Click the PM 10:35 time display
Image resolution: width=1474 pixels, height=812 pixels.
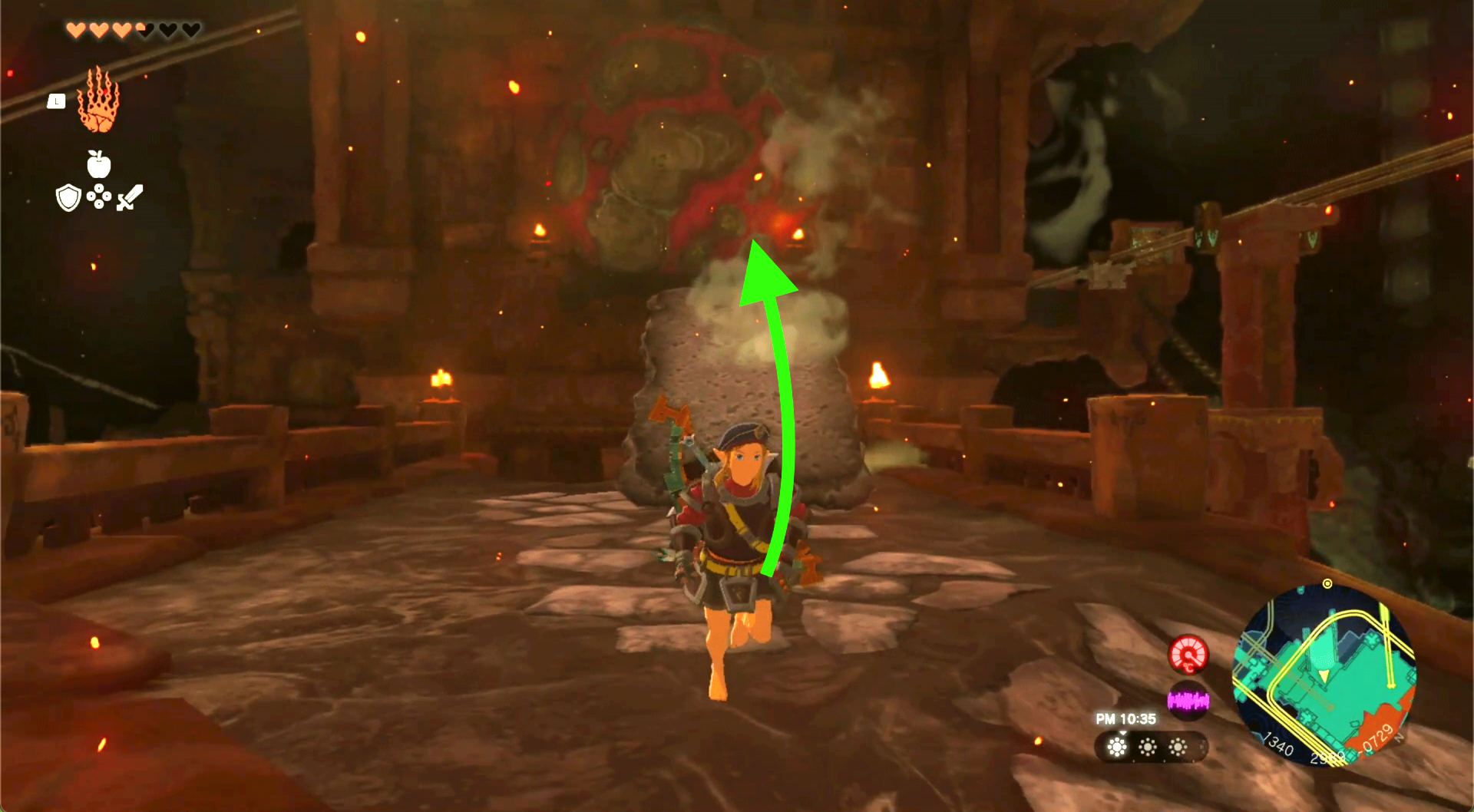pyautogui.click(x=1127, y=718)
